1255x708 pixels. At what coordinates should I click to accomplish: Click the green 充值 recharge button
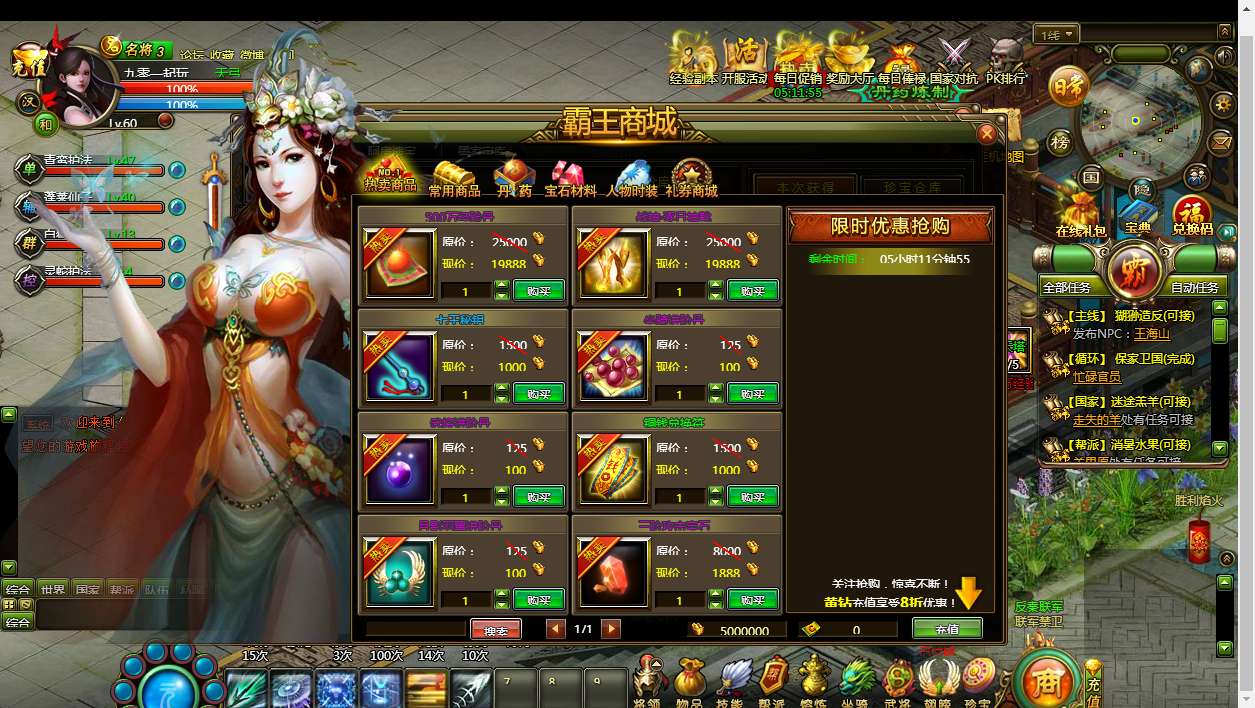click(946, 629)
